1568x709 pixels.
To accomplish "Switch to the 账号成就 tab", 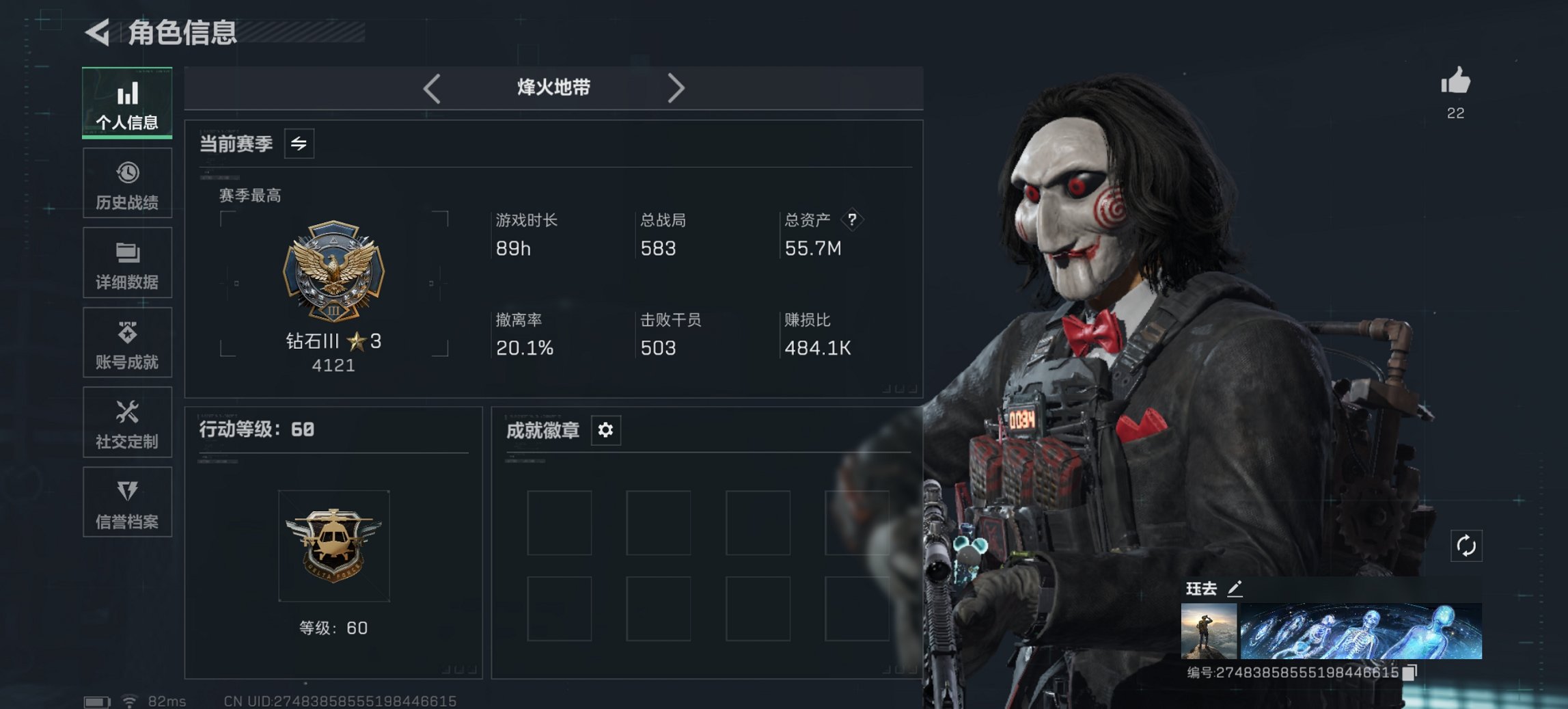I will (127, 343).
